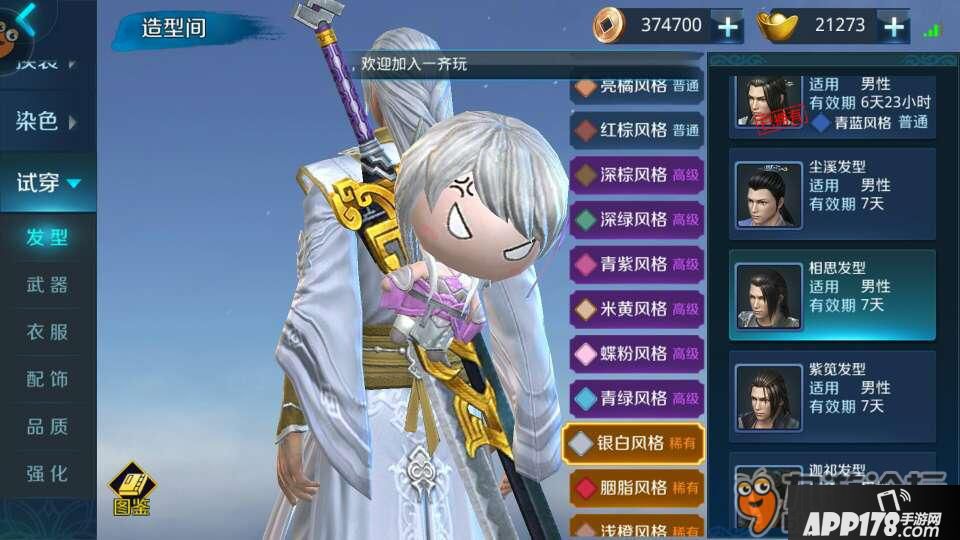
Task: Open the 配饰 accessories sub-tab
Action: [47, 379]
